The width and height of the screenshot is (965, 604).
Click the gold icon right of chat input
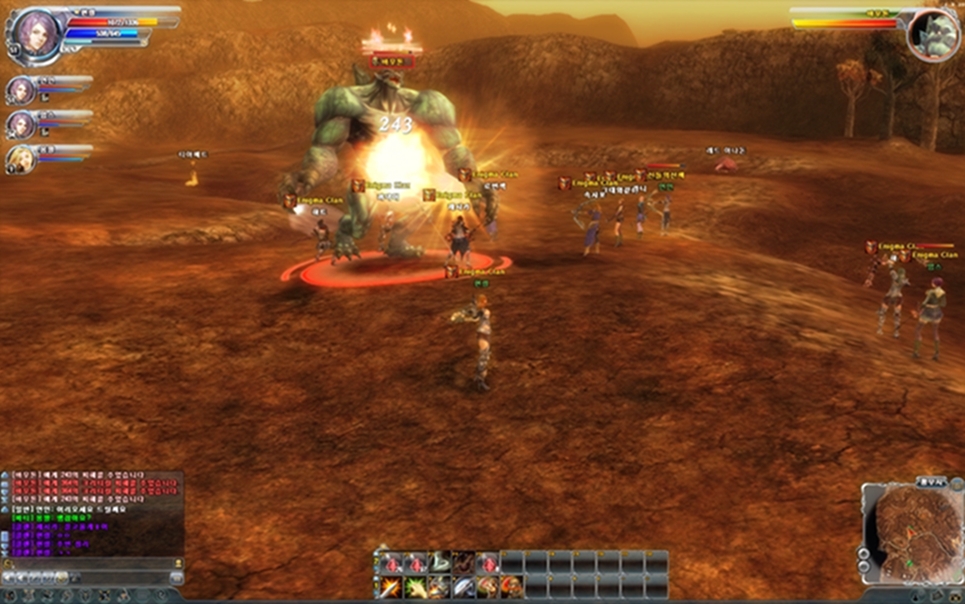point(176,564)
